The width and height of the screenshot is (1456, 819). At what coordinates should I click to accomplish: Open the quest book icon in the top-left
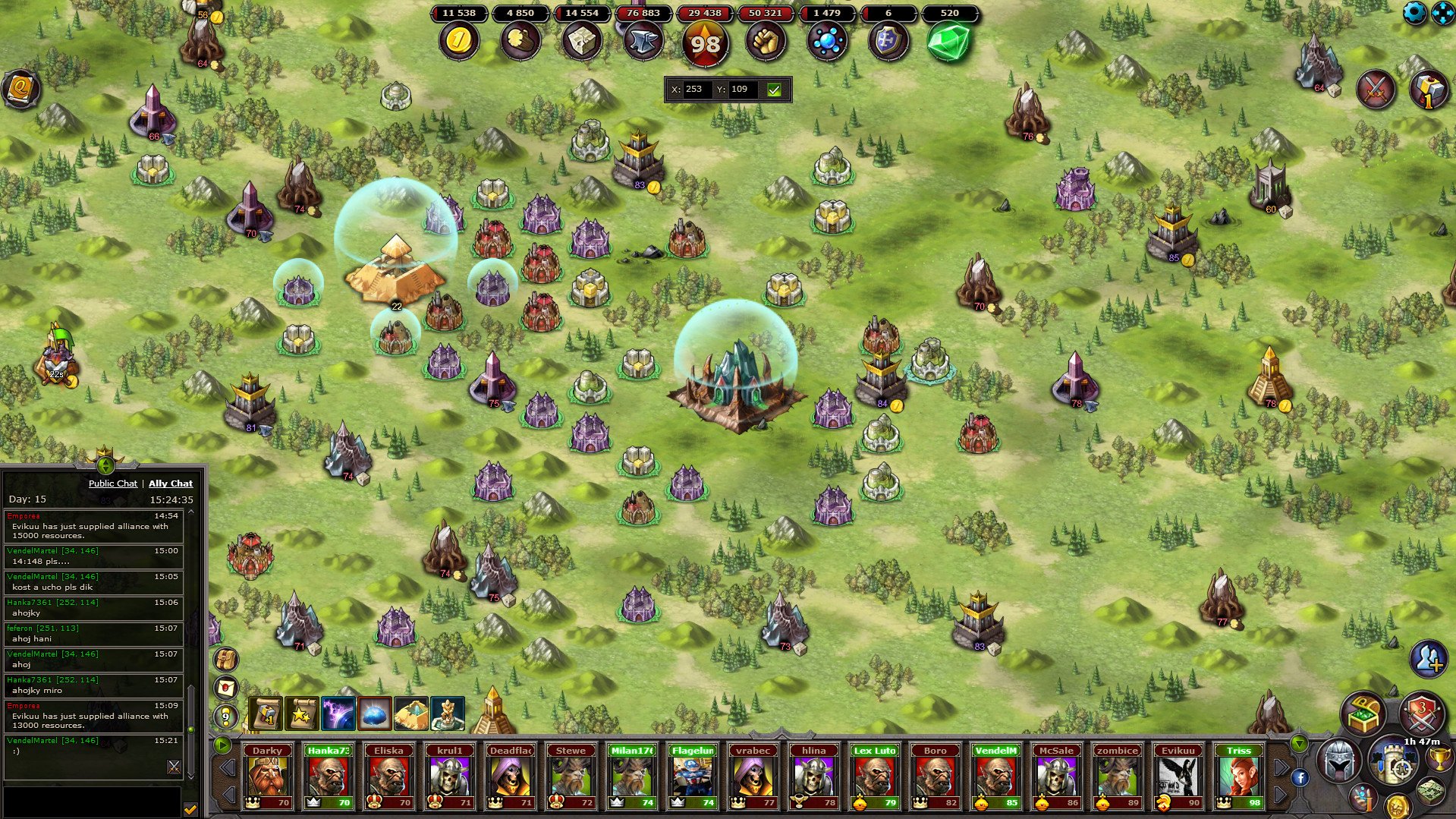[22, 89]
